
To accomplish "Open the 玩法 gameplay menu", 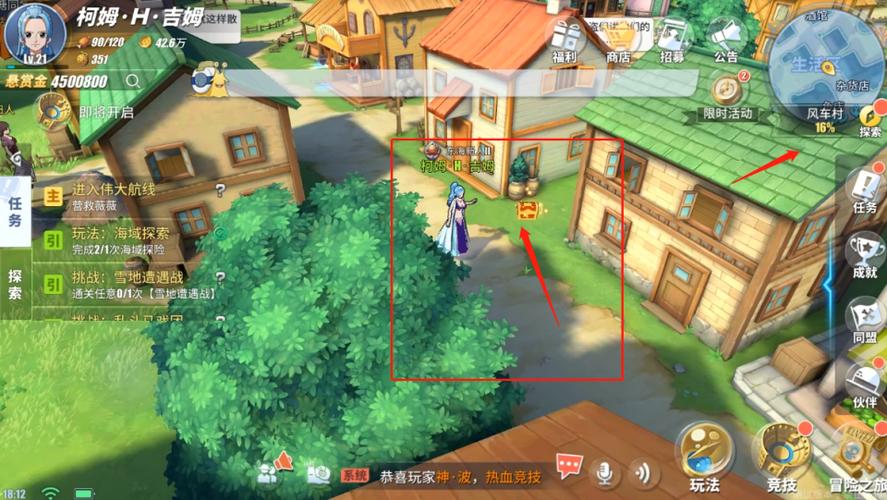I will [x=704, y=456].
